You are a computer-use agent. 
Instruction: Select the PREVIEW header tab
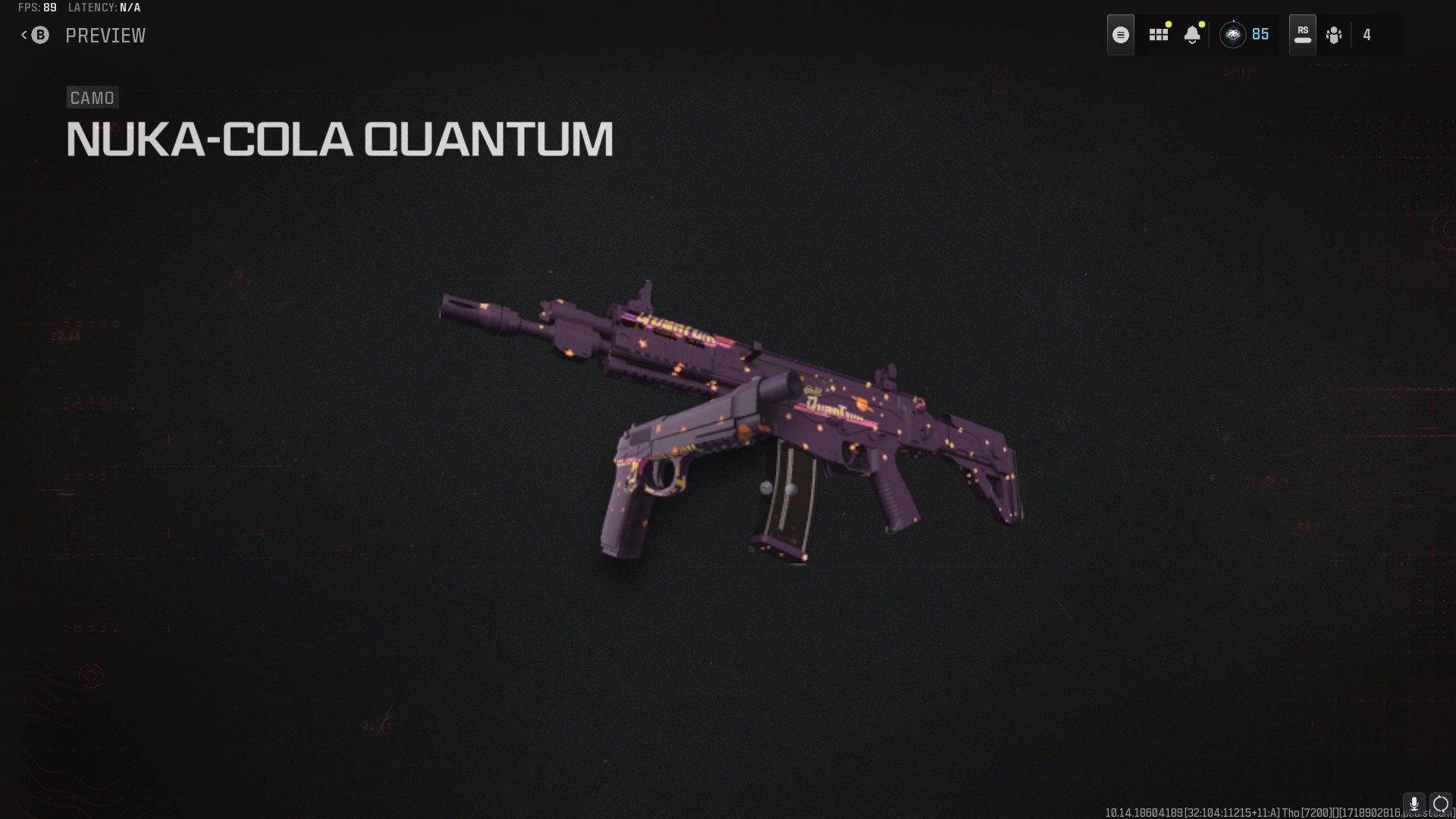[106, 35]
